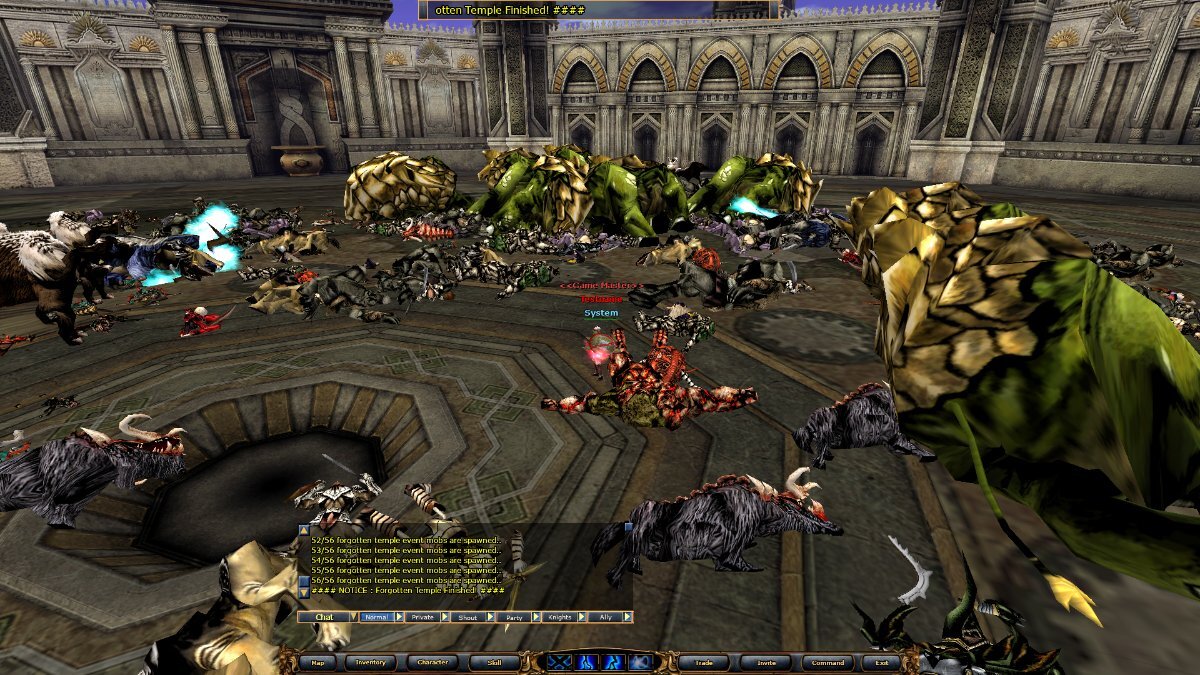Switch chat to the Private channel
The image size is (1200, 675).
point(423,617)
